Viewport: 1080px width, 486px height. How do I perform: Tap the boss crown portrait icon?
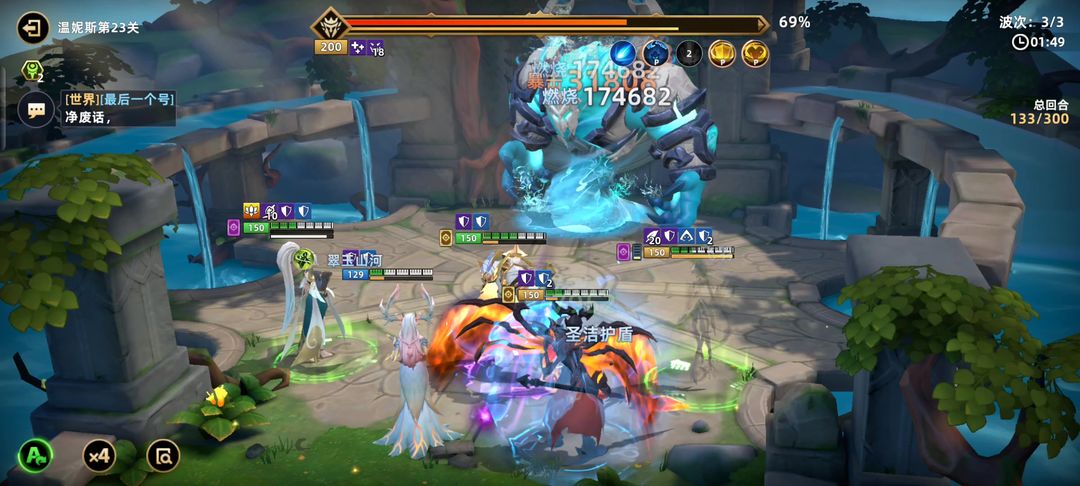[x=329, y=24]
